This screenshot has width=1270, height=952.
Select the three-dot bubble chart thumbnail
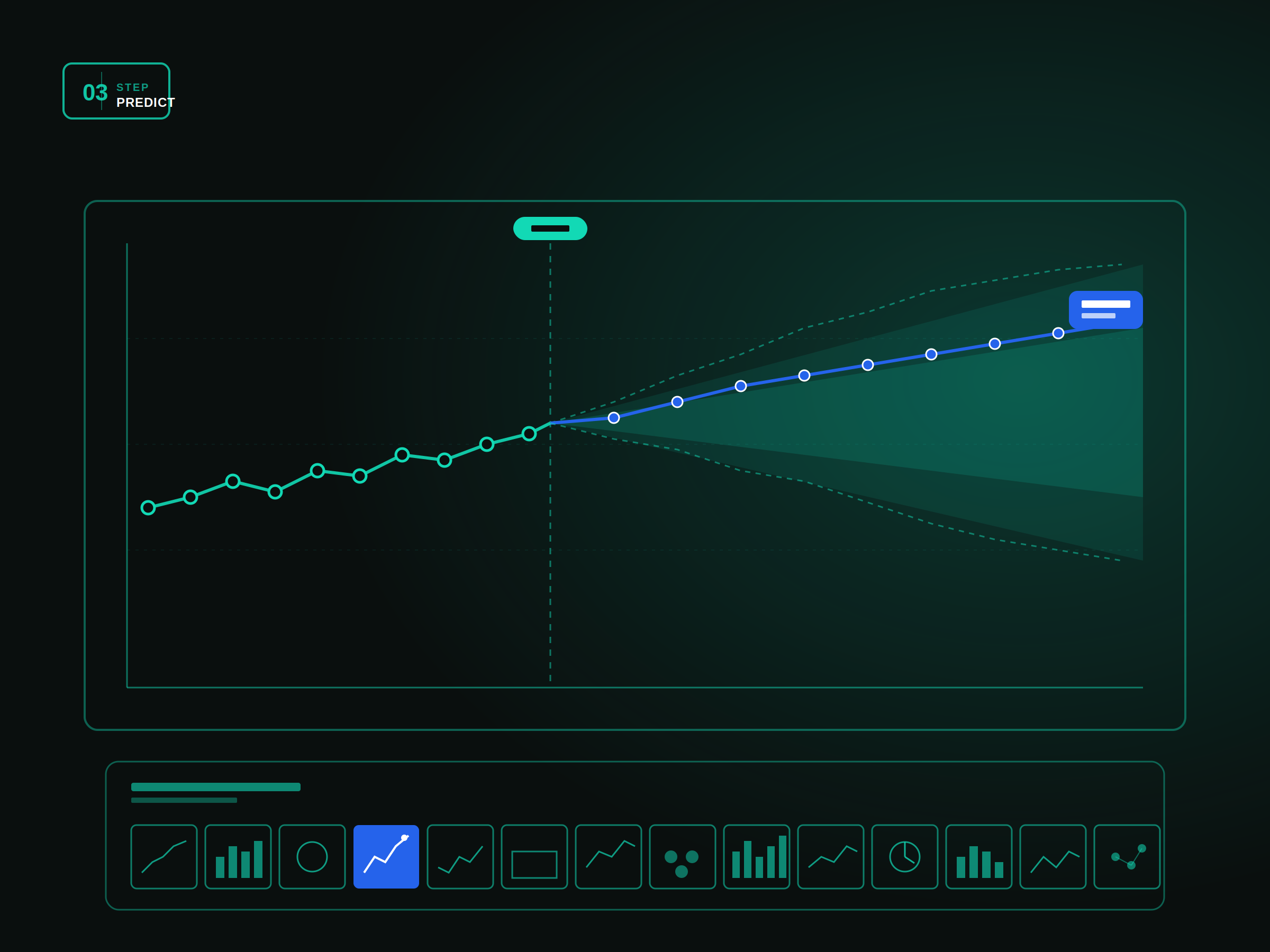pos(682,856)
